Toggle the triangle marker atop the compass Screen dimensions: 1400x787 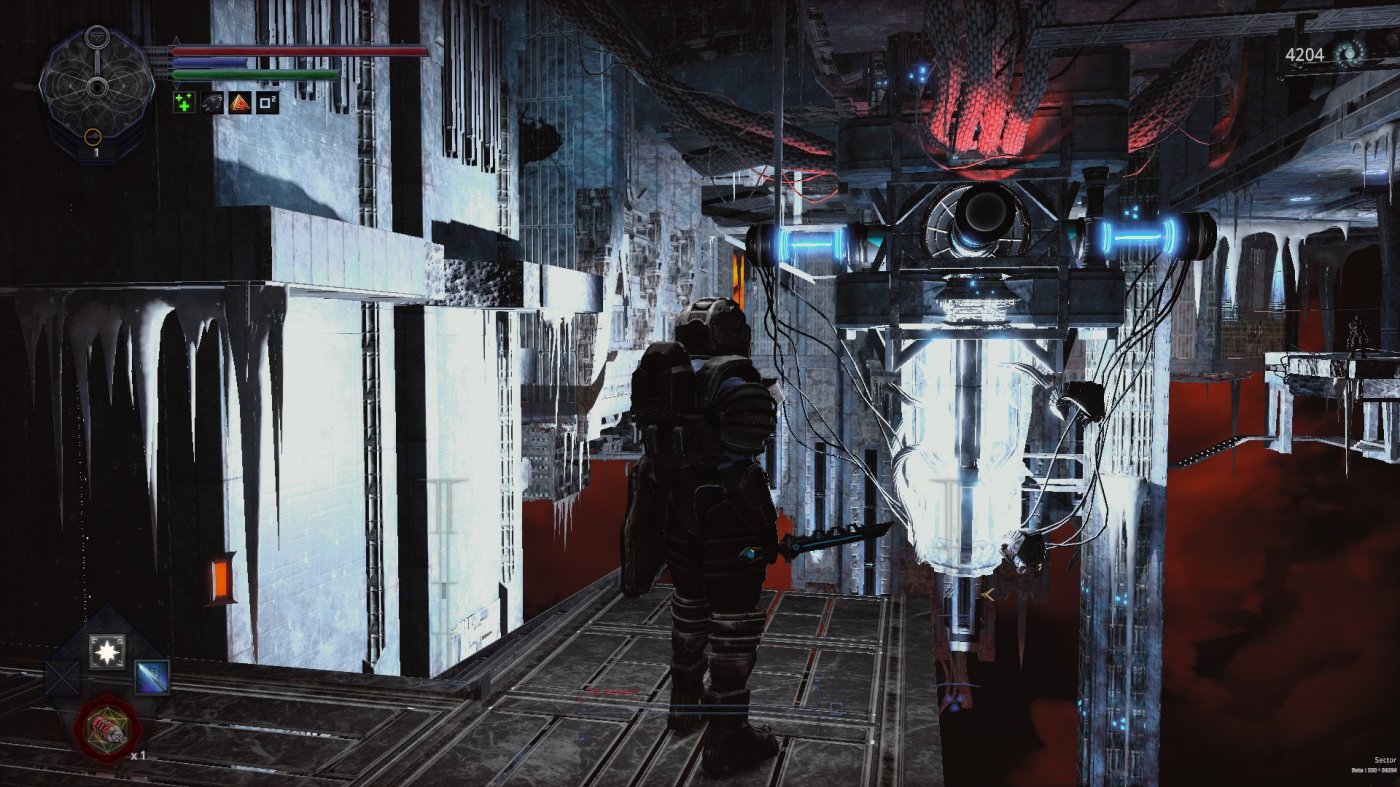coord(98,35)
